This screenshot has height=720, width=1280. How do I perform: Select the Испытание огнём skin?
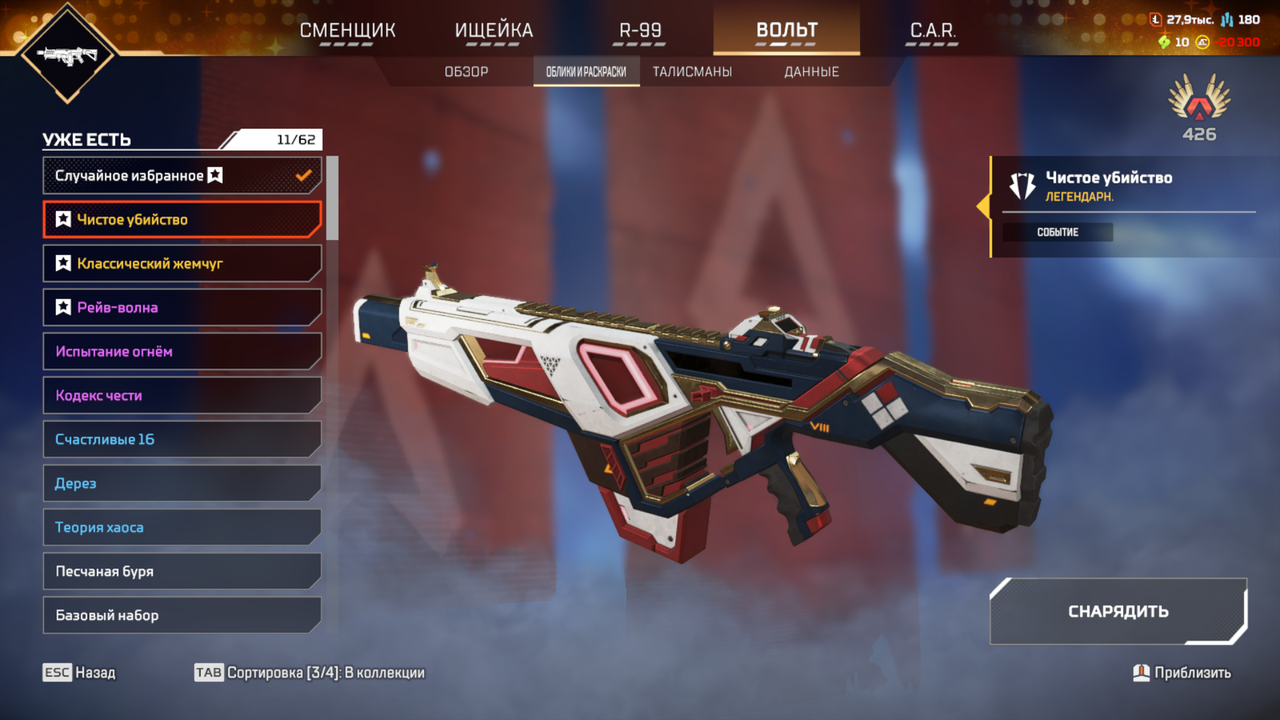(x=182, y=352)
